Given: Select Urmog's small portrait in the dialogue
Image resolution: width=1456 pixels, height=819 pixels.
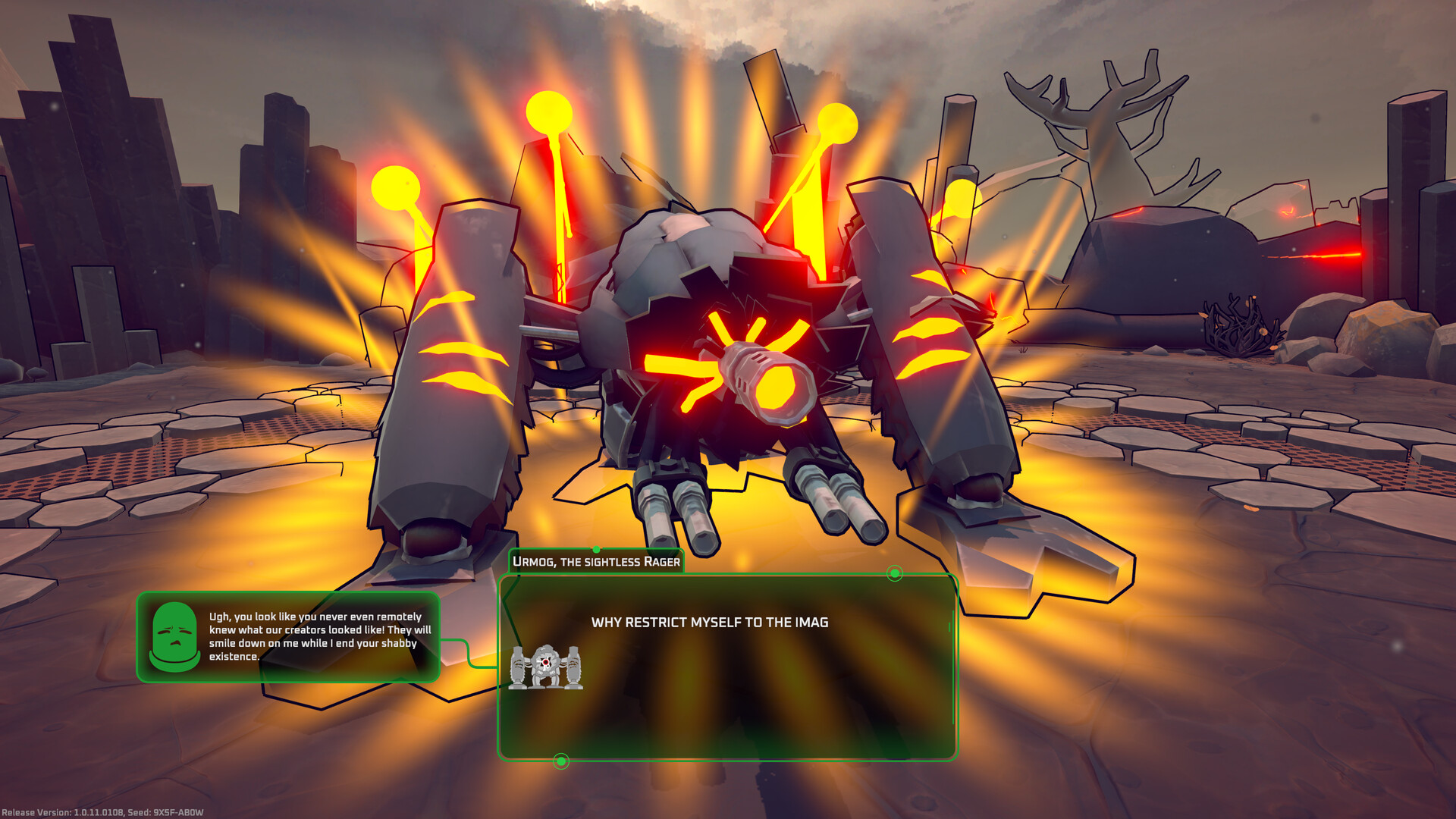Looking at the screenshot, I should click(546, 667).
